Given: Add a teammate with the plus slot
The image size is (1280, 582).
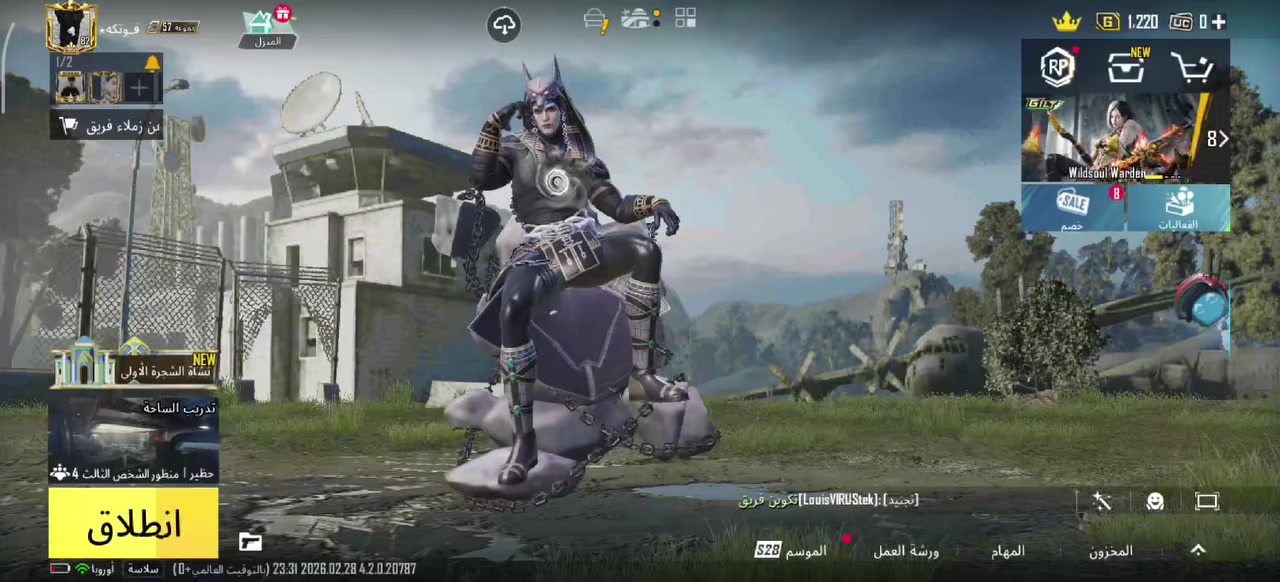Looking at the screenshot, I should (139, 89).
